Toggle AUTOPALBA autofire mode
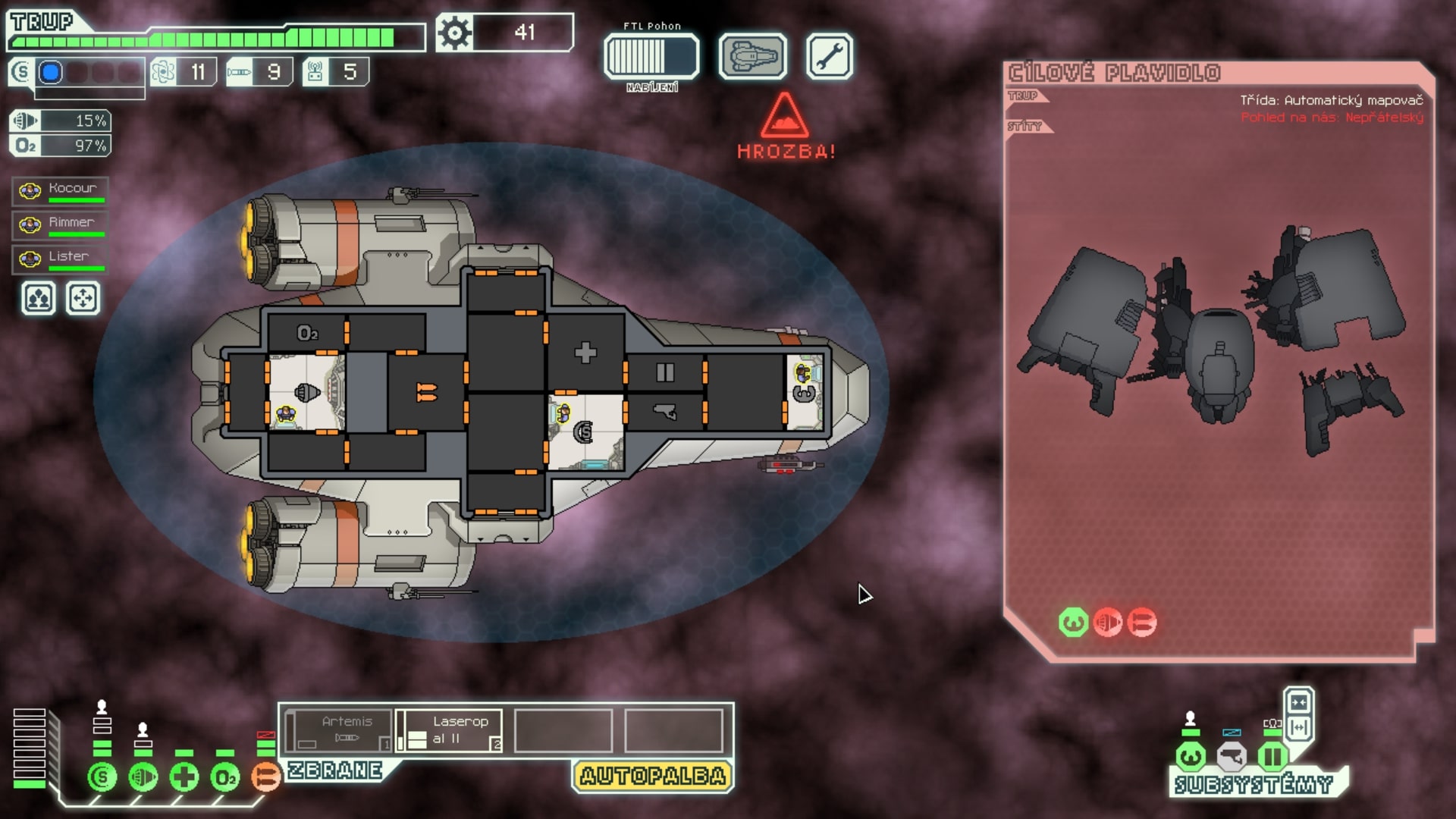1456x819 pixels. (x=651, y=776)
